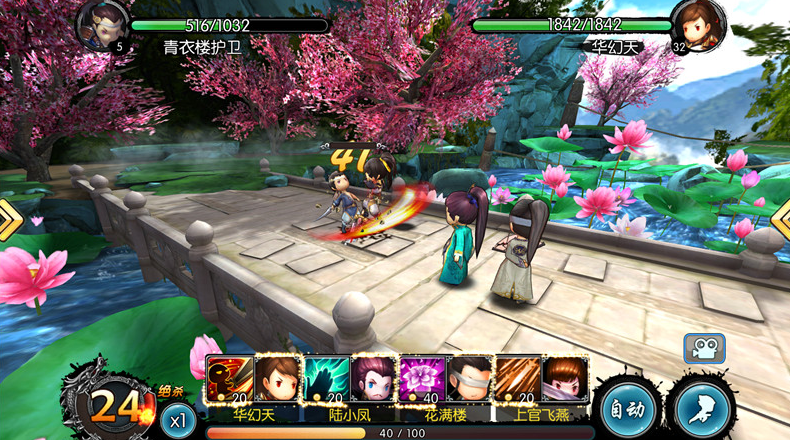
Task: Select the 华幻天 hero portrait
Action: (275, 379)
